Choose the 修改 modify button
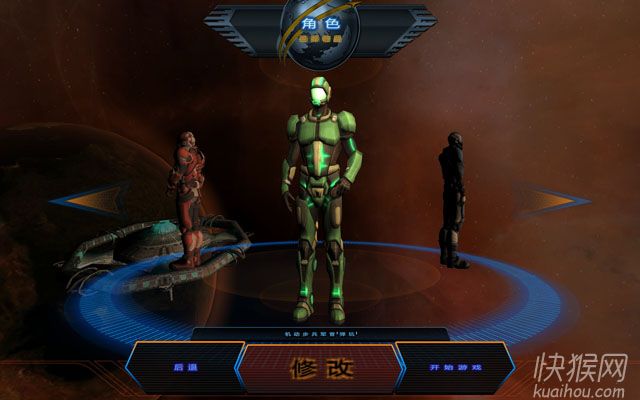The image size is (640, 400). 321,368
